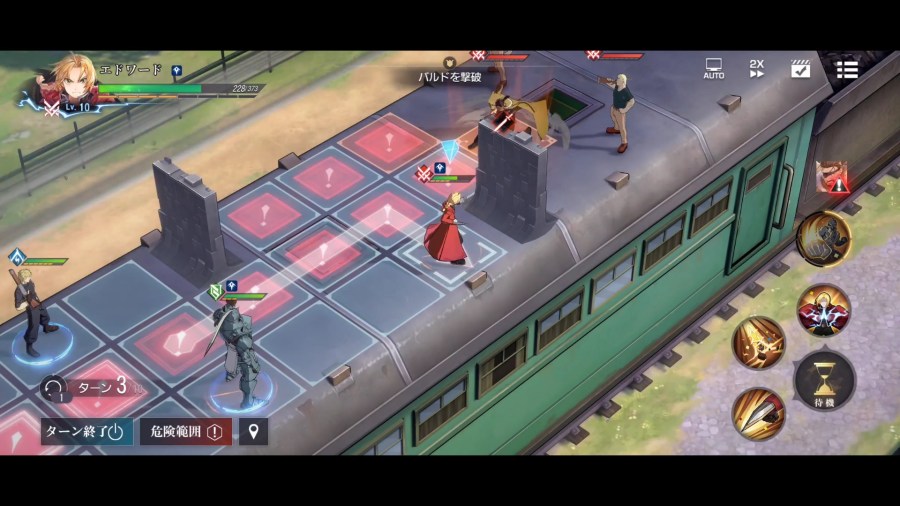Activate the stone fist skill icon
This screenshot has height=506, width=900.
[x=824, y=239]
